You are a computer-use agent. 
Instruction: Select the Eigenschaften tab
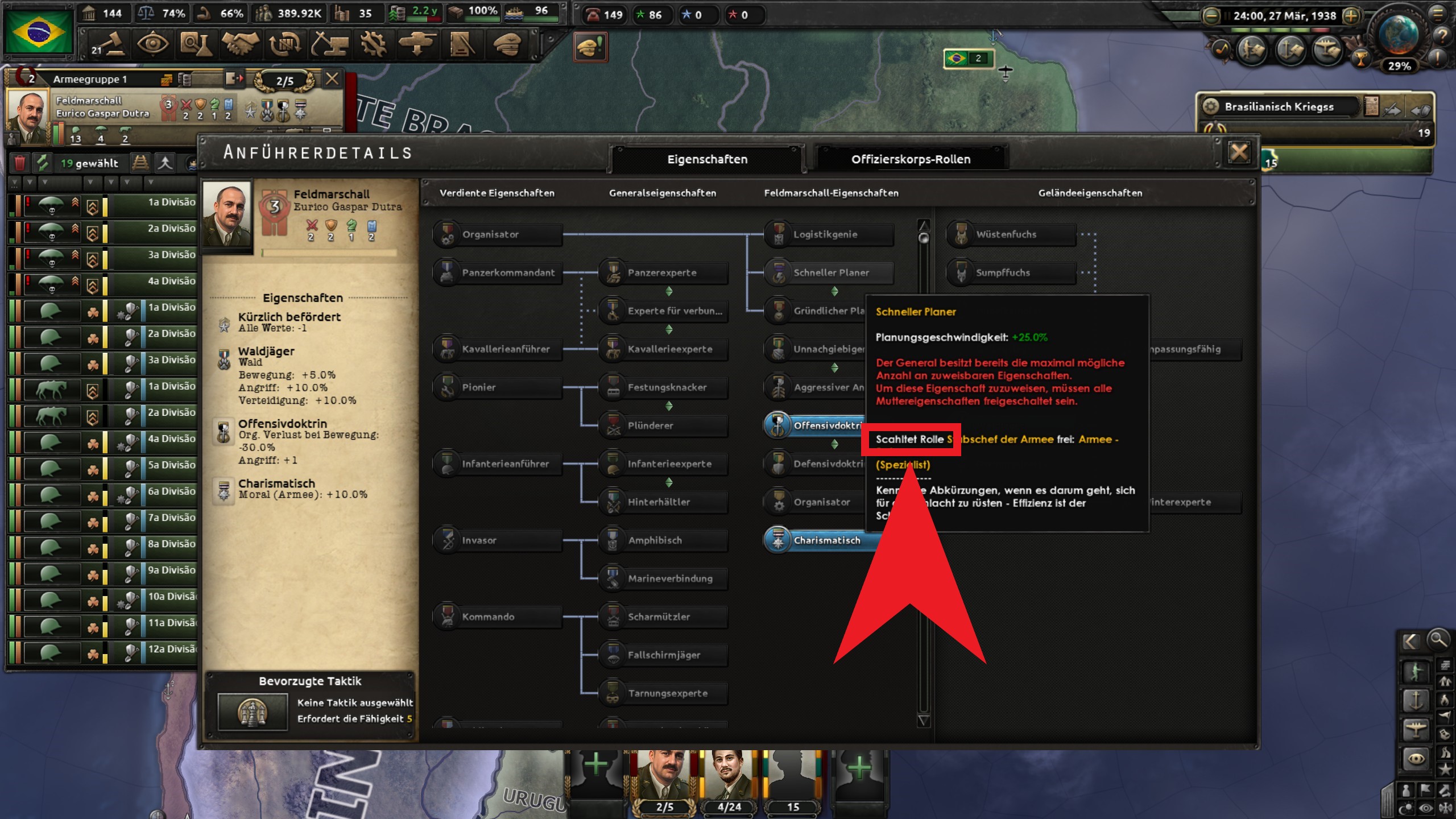pyautogui.click(x=707, y=159)
